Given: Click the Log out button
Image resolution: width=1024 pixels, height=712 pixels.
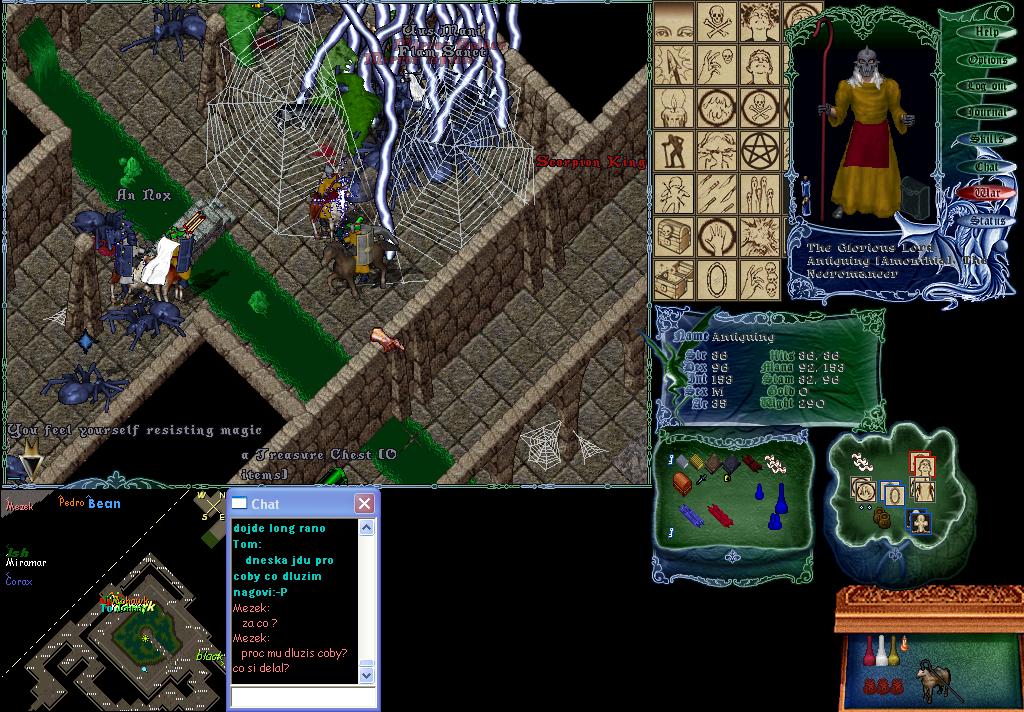Looking at the screenshot, I should tap(987, 87).
